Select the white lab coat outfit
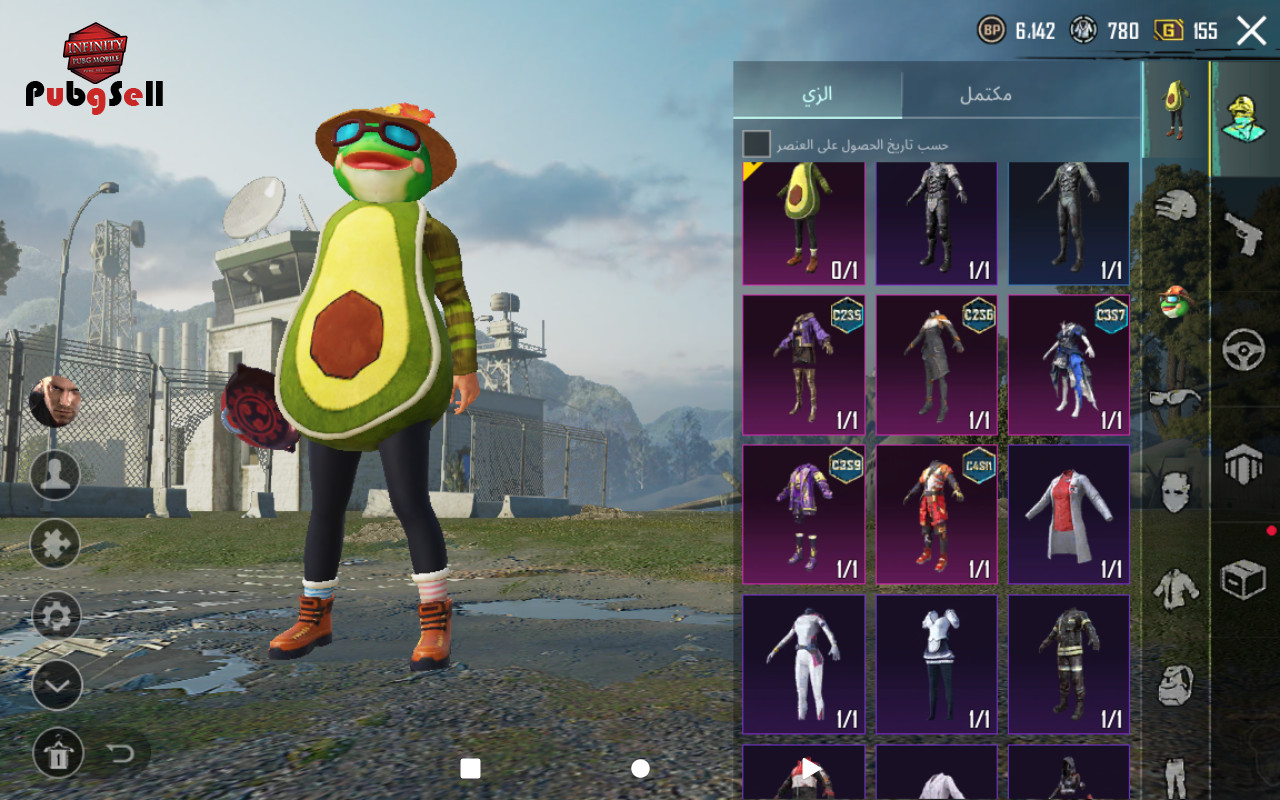Screen dimensions: 1280x800 point(1068,515)
